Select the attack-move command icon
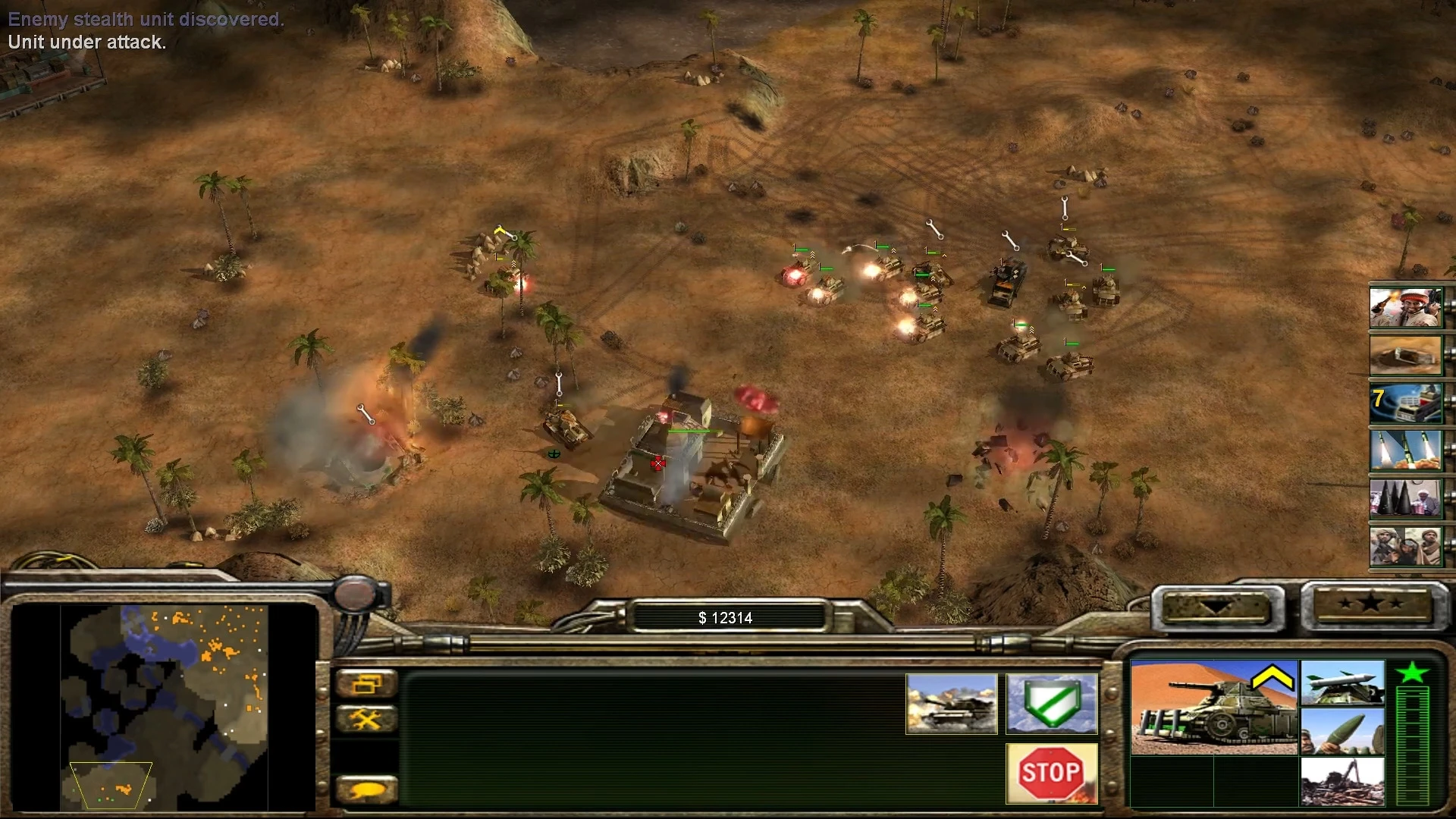 point(951,704)
